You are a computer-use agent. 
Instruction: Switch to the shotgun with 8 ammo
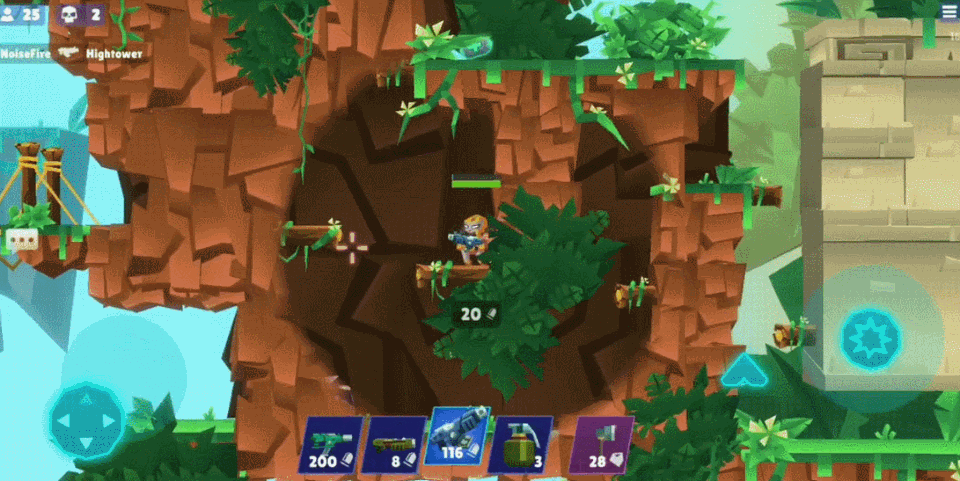[x=393, y=445]
